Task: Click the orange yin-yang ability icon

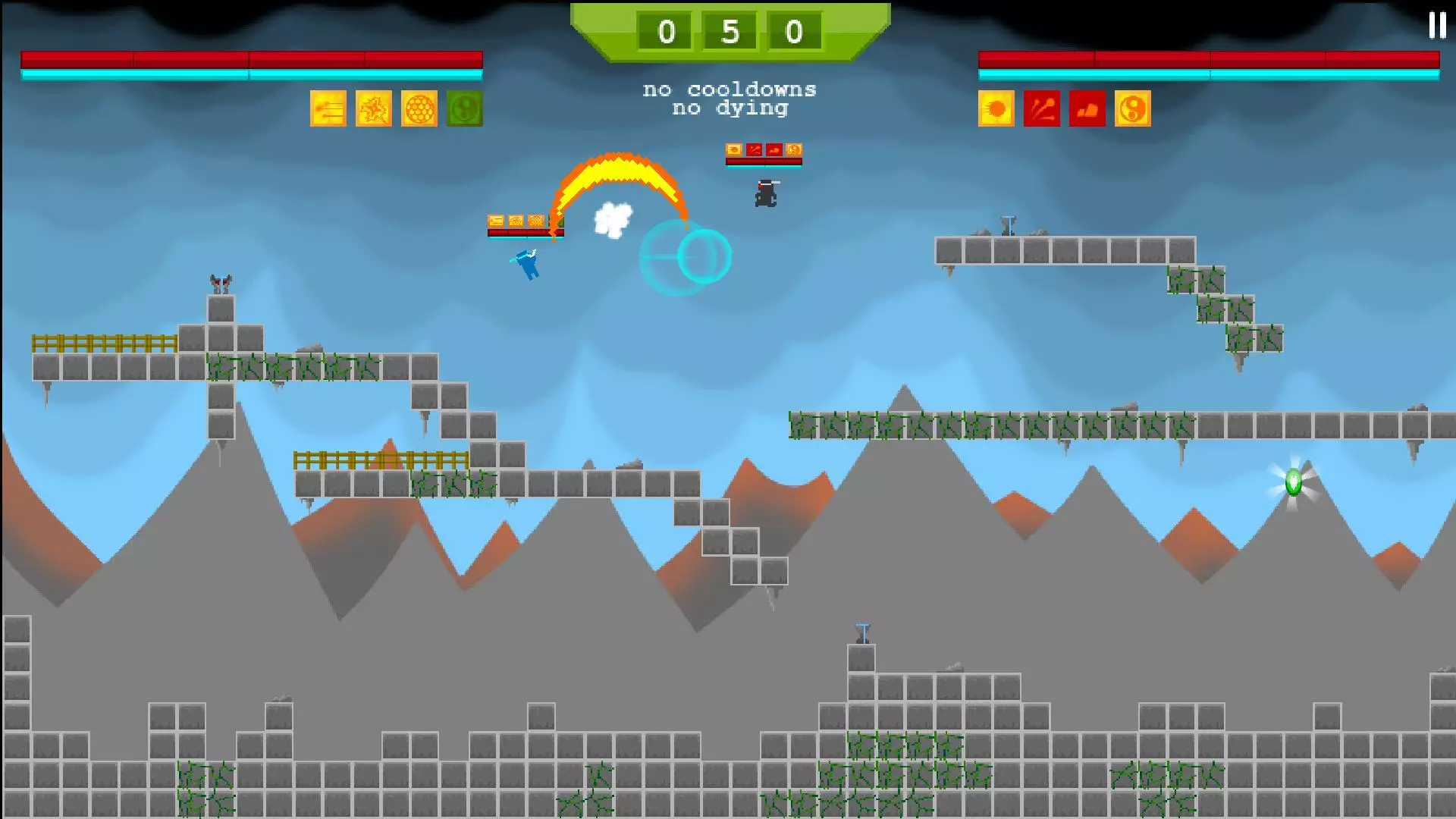Action: [x=1133, y=109]
